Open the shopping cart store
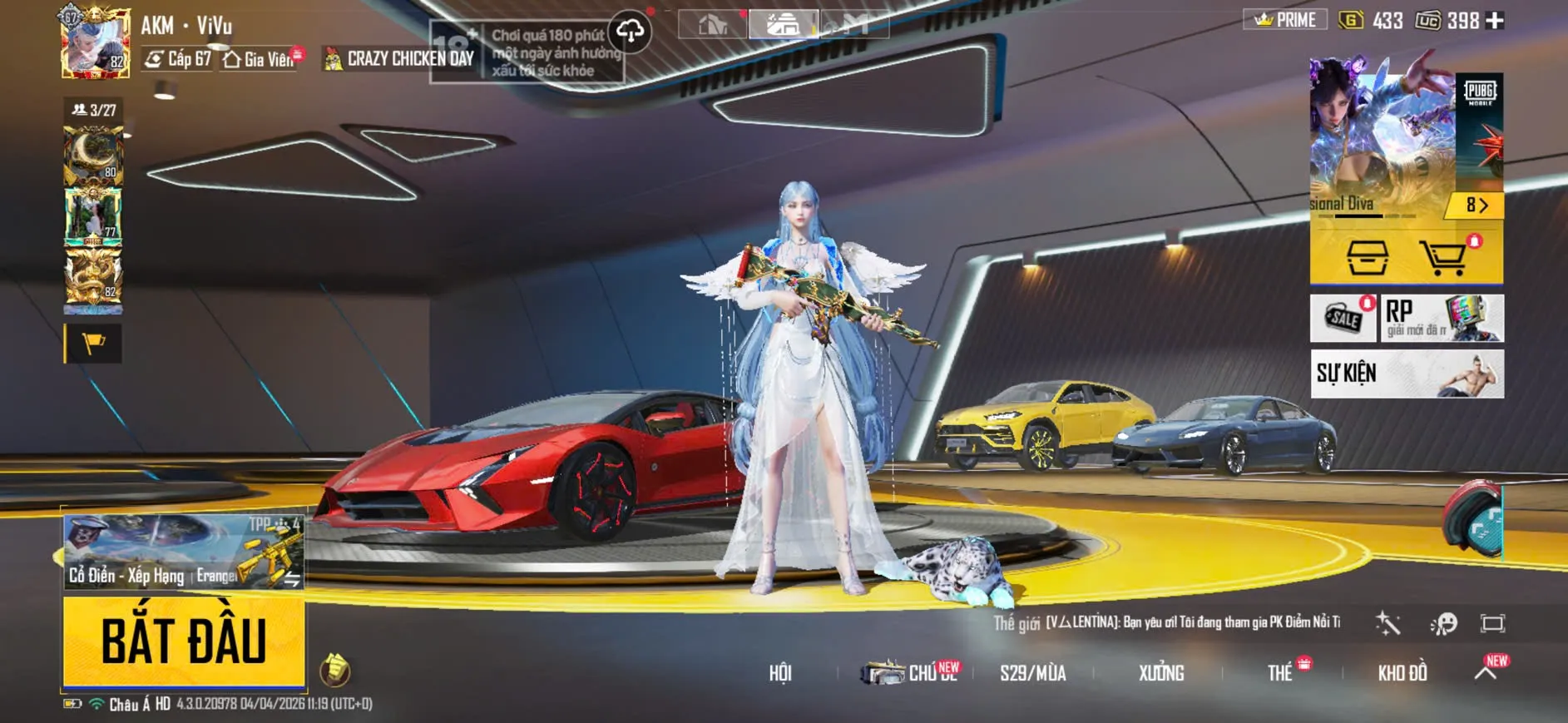This screenshot has height=723, width=1568. (x=1443, y=258)
